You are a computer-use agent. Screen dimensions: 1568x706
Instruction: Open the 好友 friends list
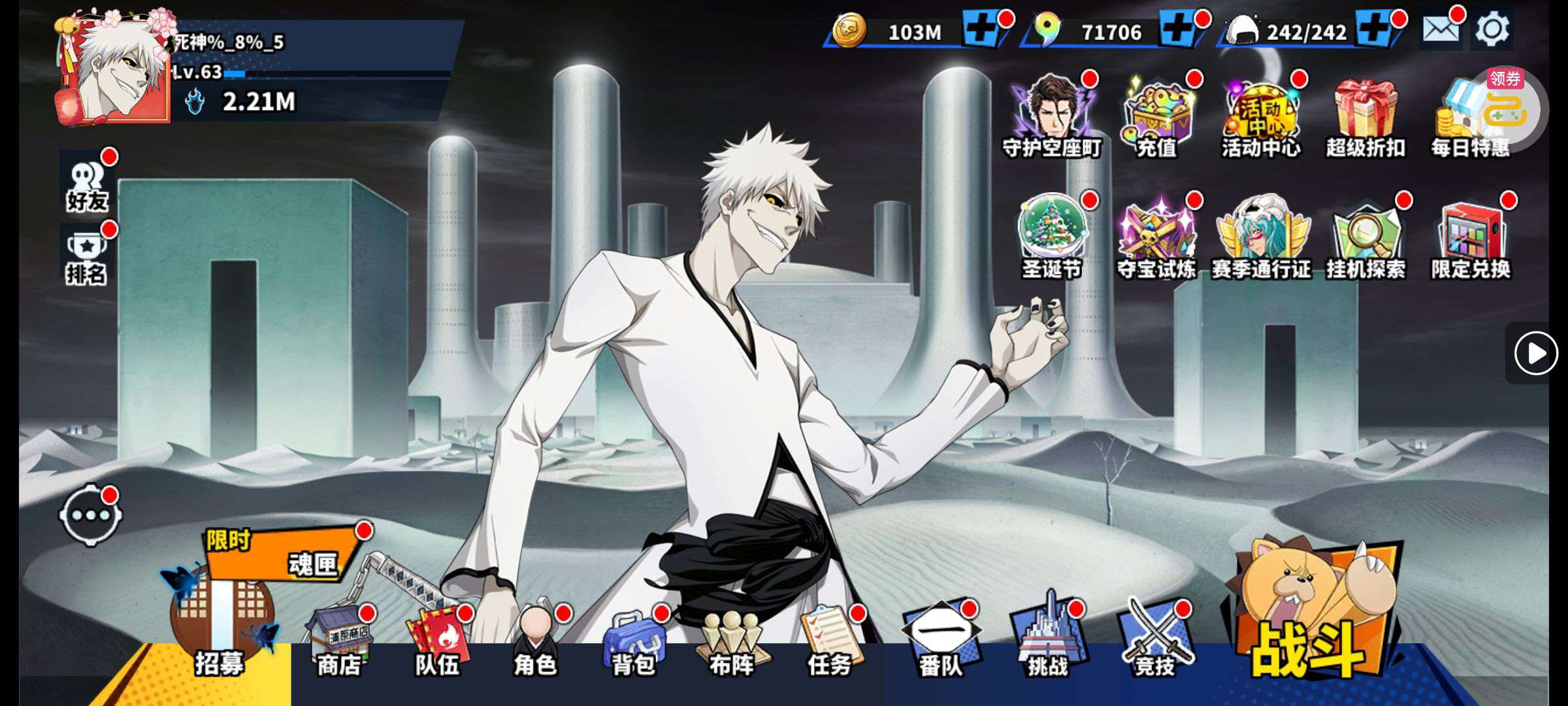87,183
